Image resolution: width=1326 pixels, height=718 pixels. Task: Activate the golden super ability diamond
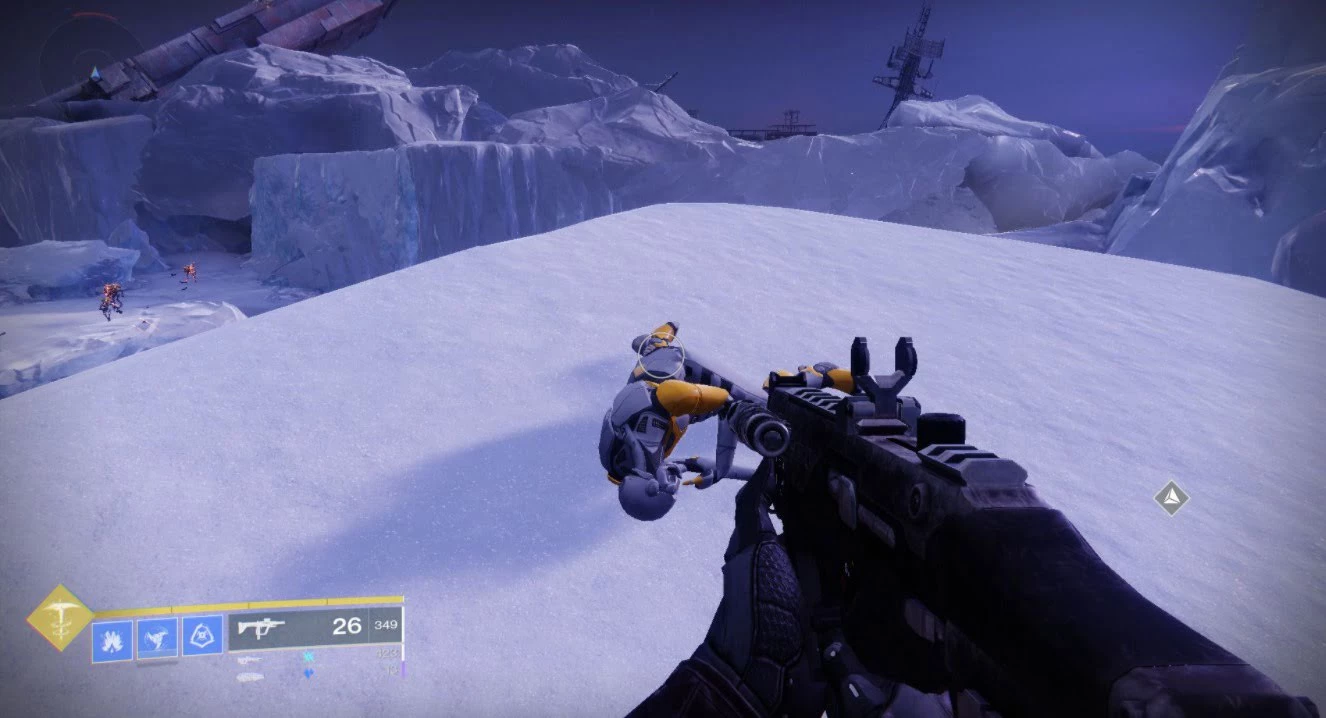click(x=60, y=617)
